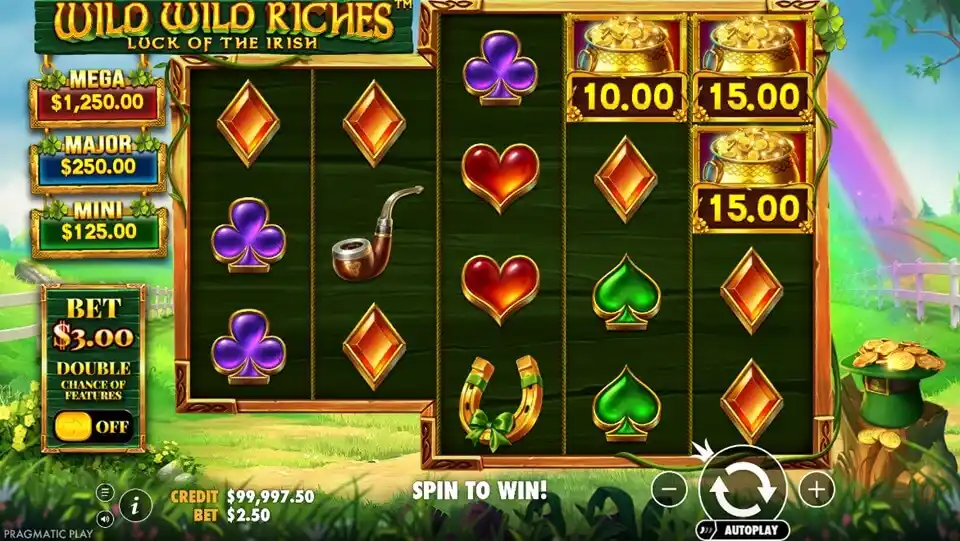
Task: Increase the bet with the plus button
Action: (x=817, y=489)
